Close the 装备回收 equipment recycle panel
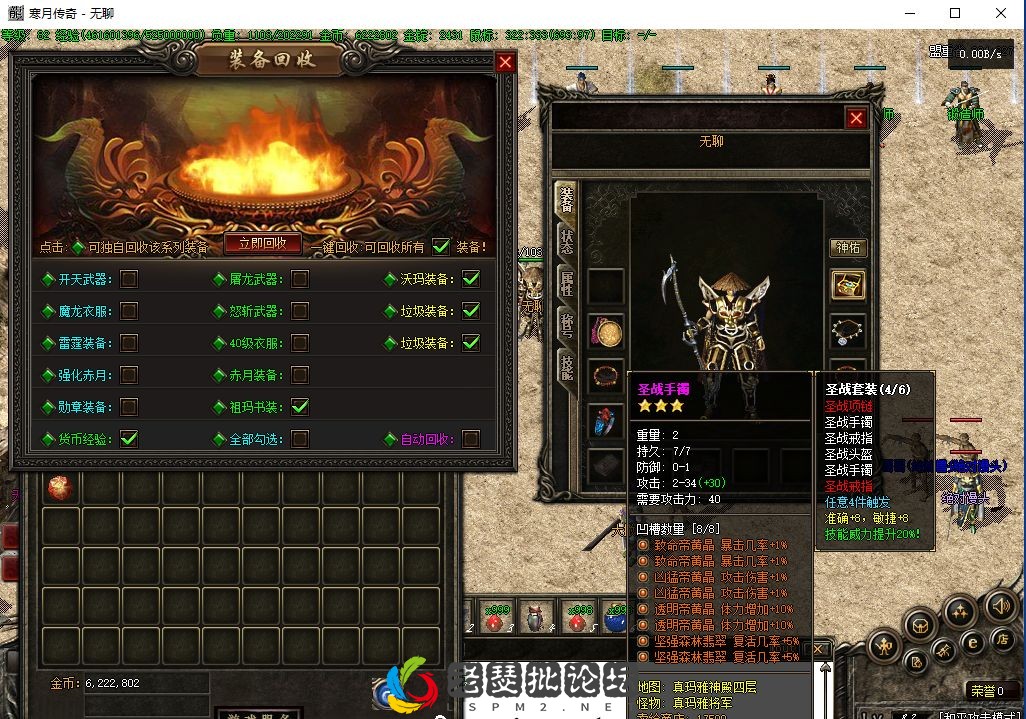Image resolution: width=1026 pixels, height=719 pixels. coord(505,62)
